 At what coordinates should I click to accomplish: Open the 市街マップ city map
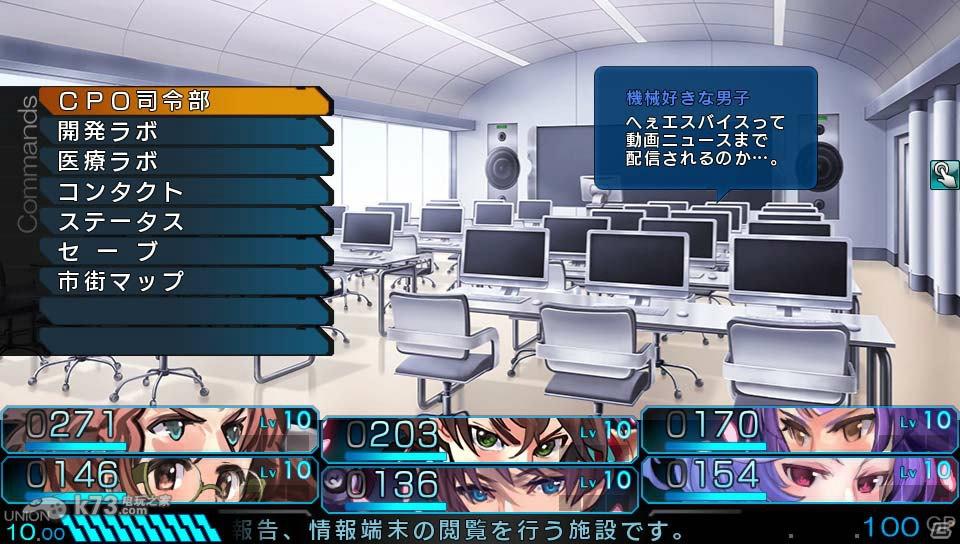[185, 281]
